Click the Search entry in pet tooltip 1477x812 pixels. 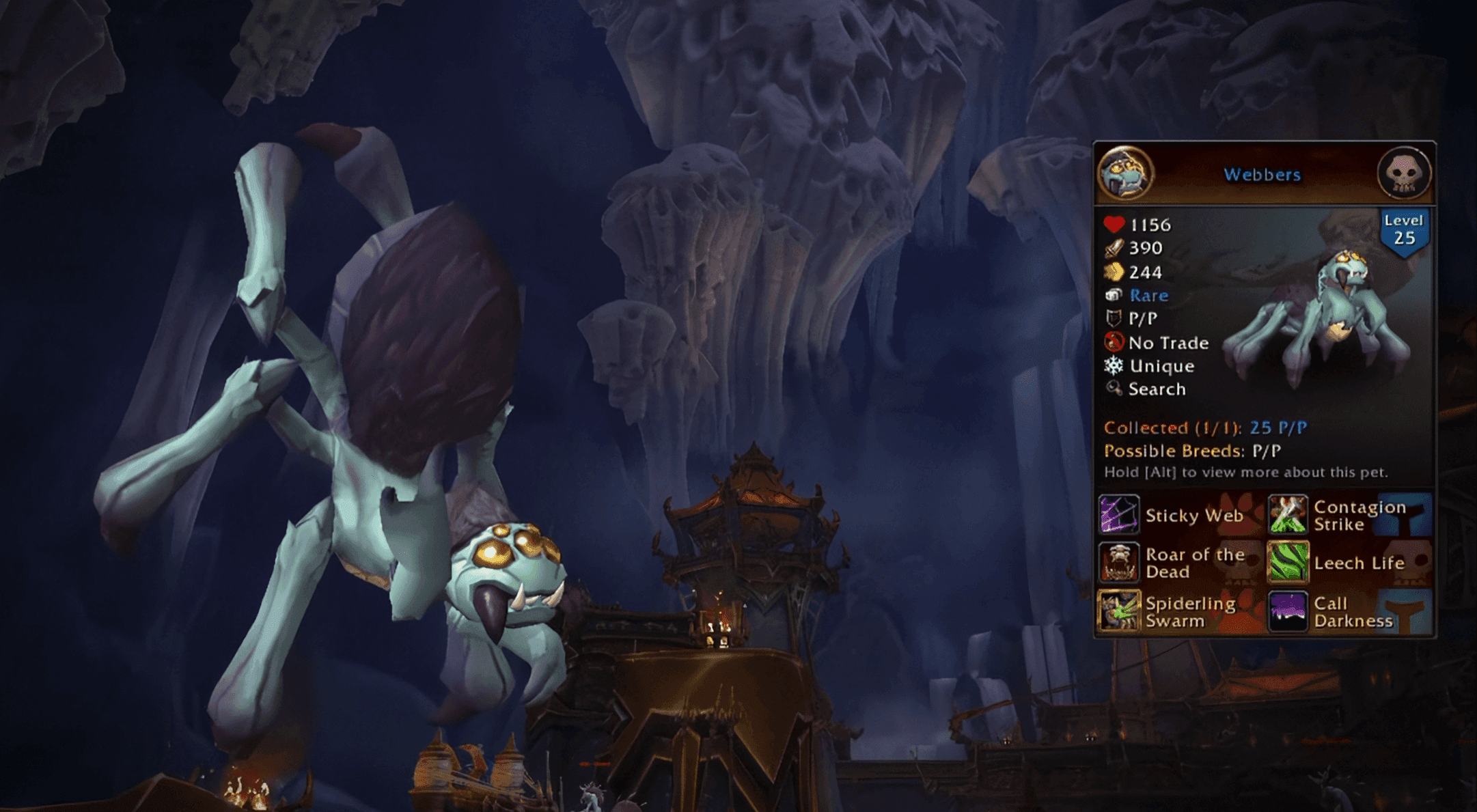coord(1156,389)
